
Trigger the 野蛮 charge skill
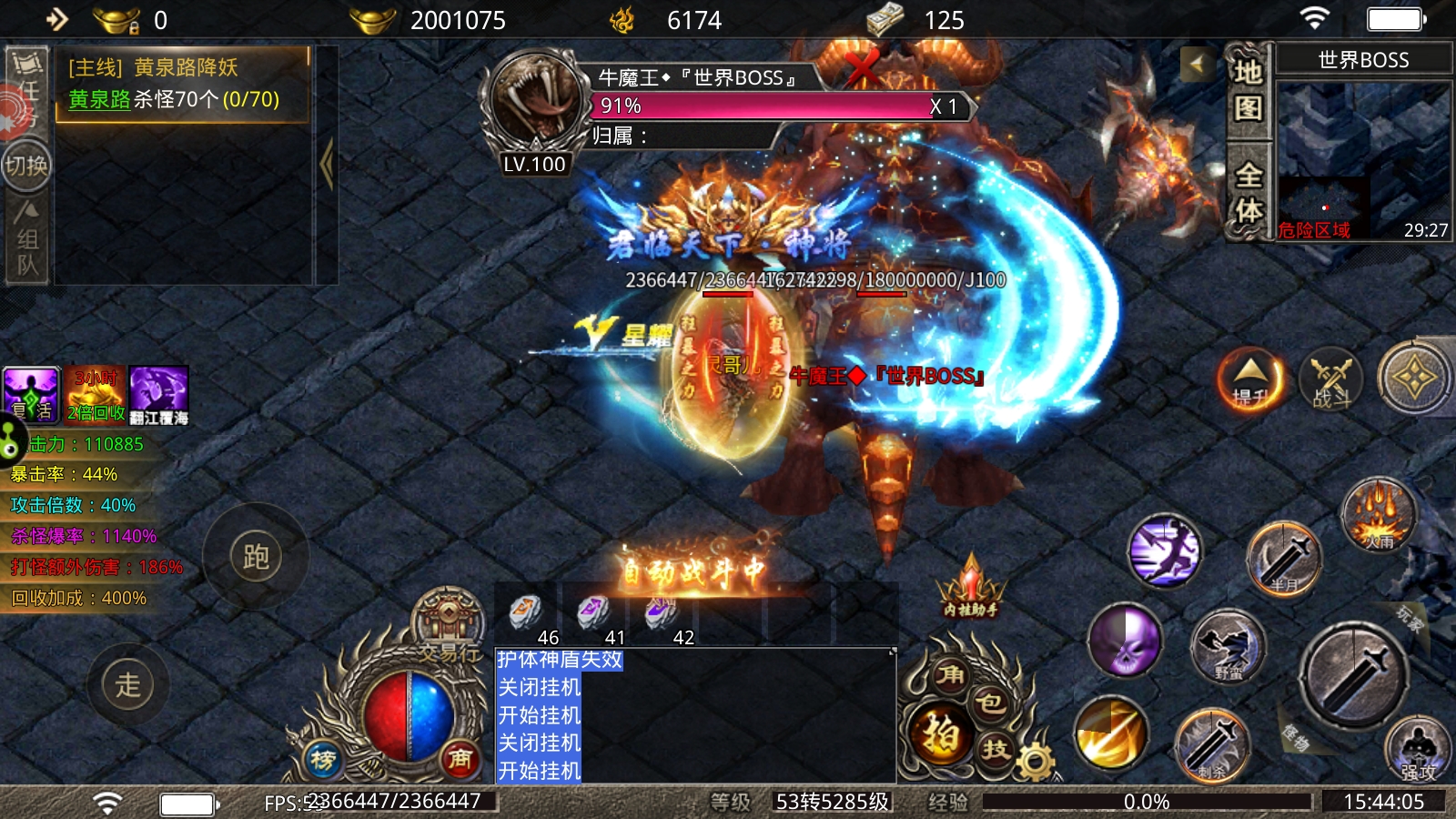pos(1228,647)
